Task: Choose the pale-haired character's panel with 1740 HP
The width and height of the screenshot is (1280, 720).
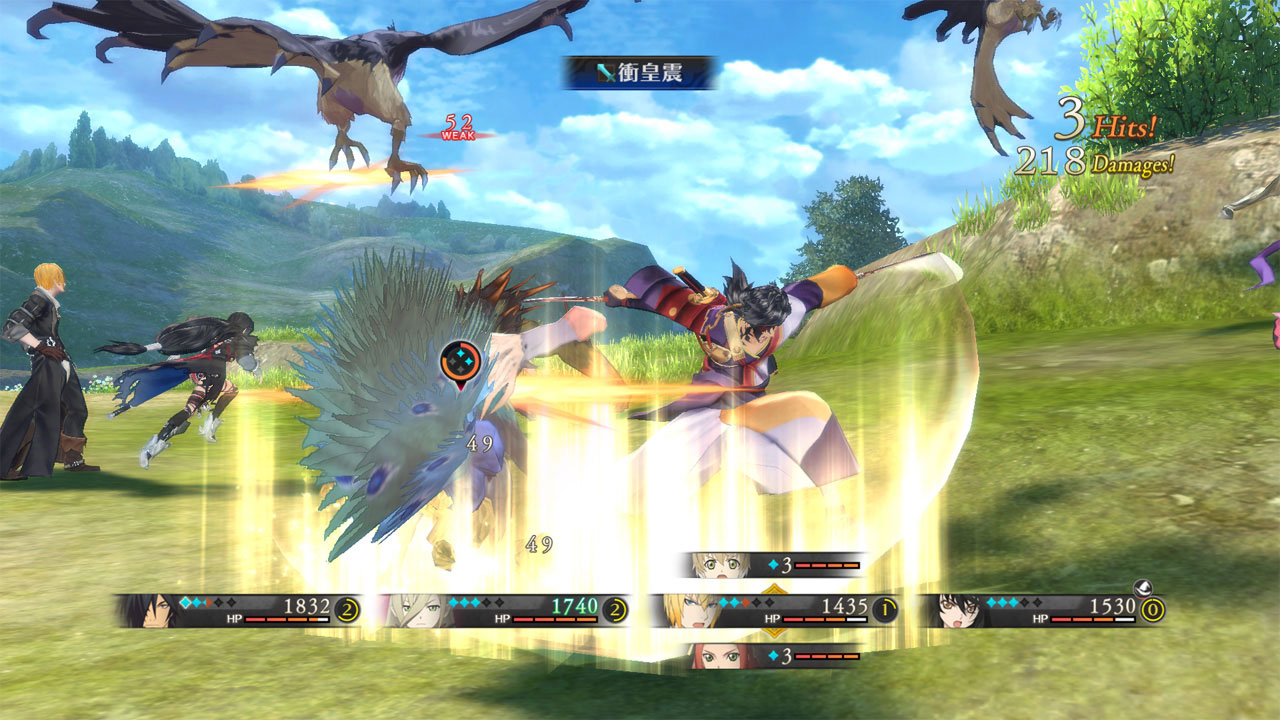Action: (503, 609)
